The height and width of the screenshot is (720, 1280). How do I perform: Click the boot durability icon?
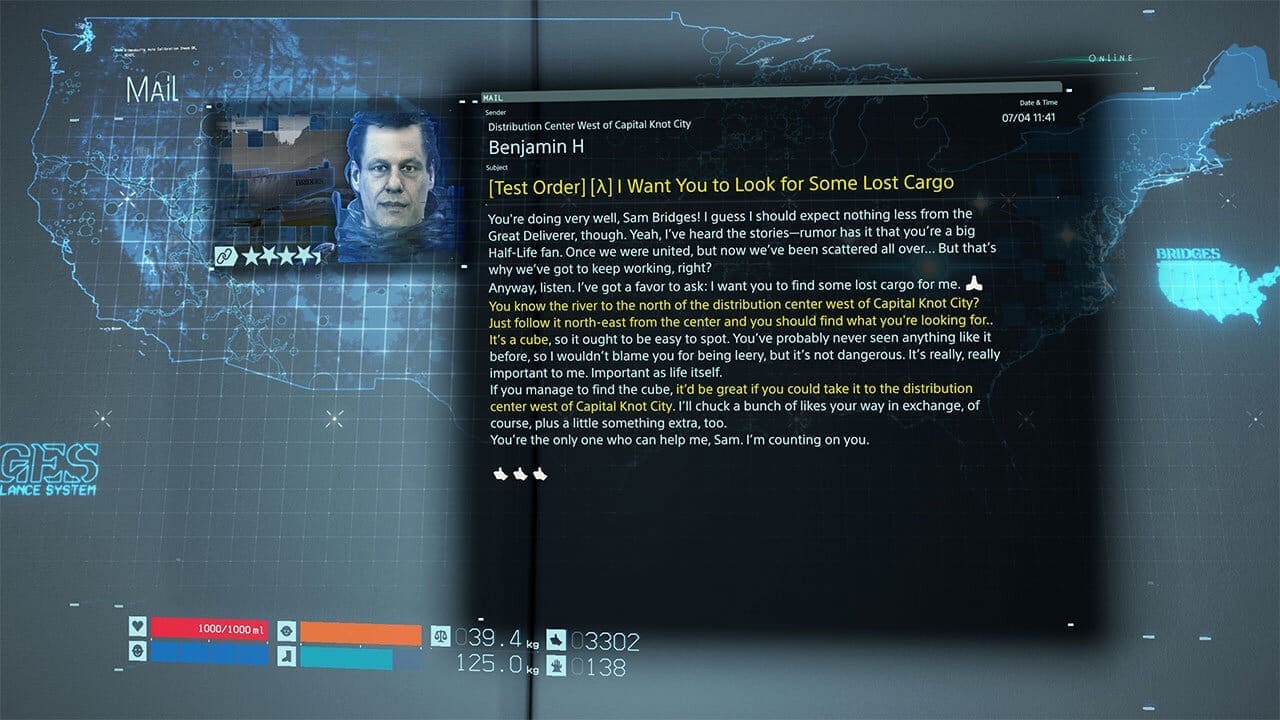pyautogui.click(x=287, y=658)
